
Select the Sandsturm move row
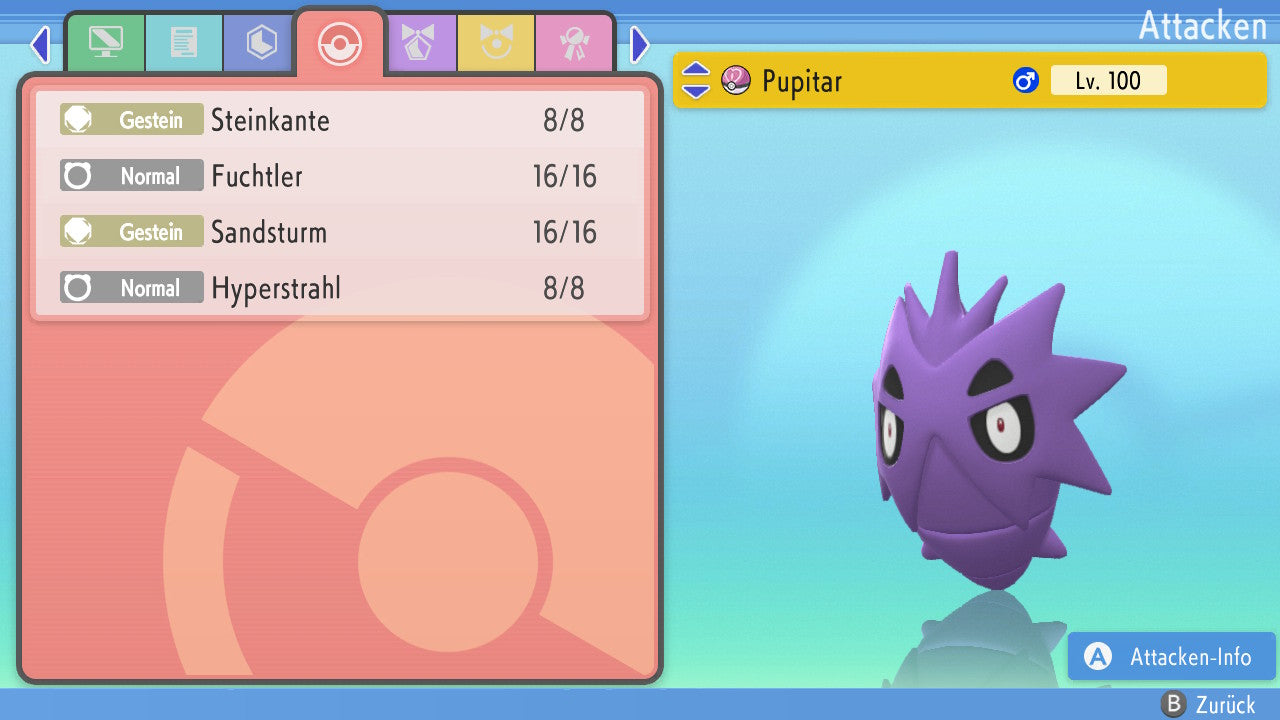click(x=340, y=233)
